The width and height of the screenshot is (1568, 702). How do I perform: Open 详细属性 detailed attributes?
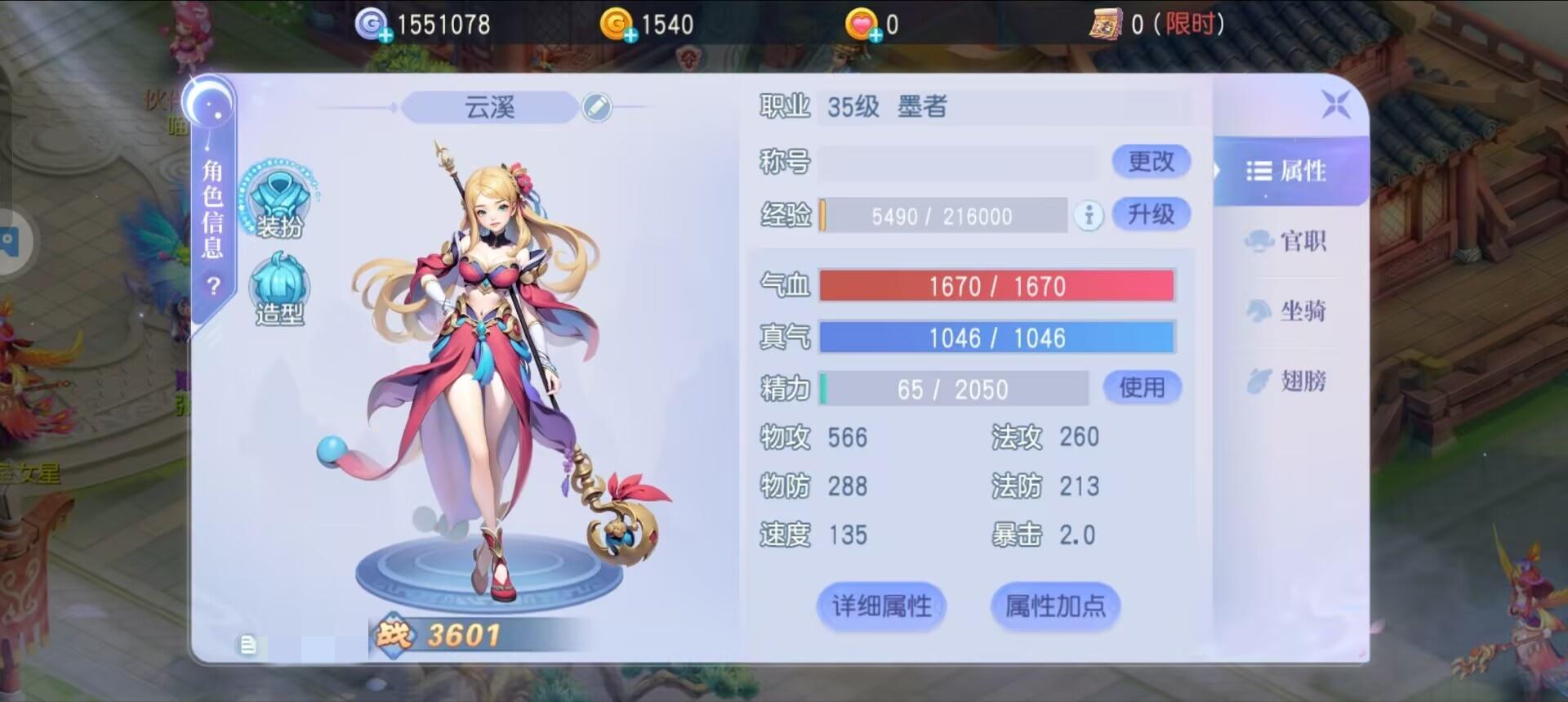click(x=880, y=606)
